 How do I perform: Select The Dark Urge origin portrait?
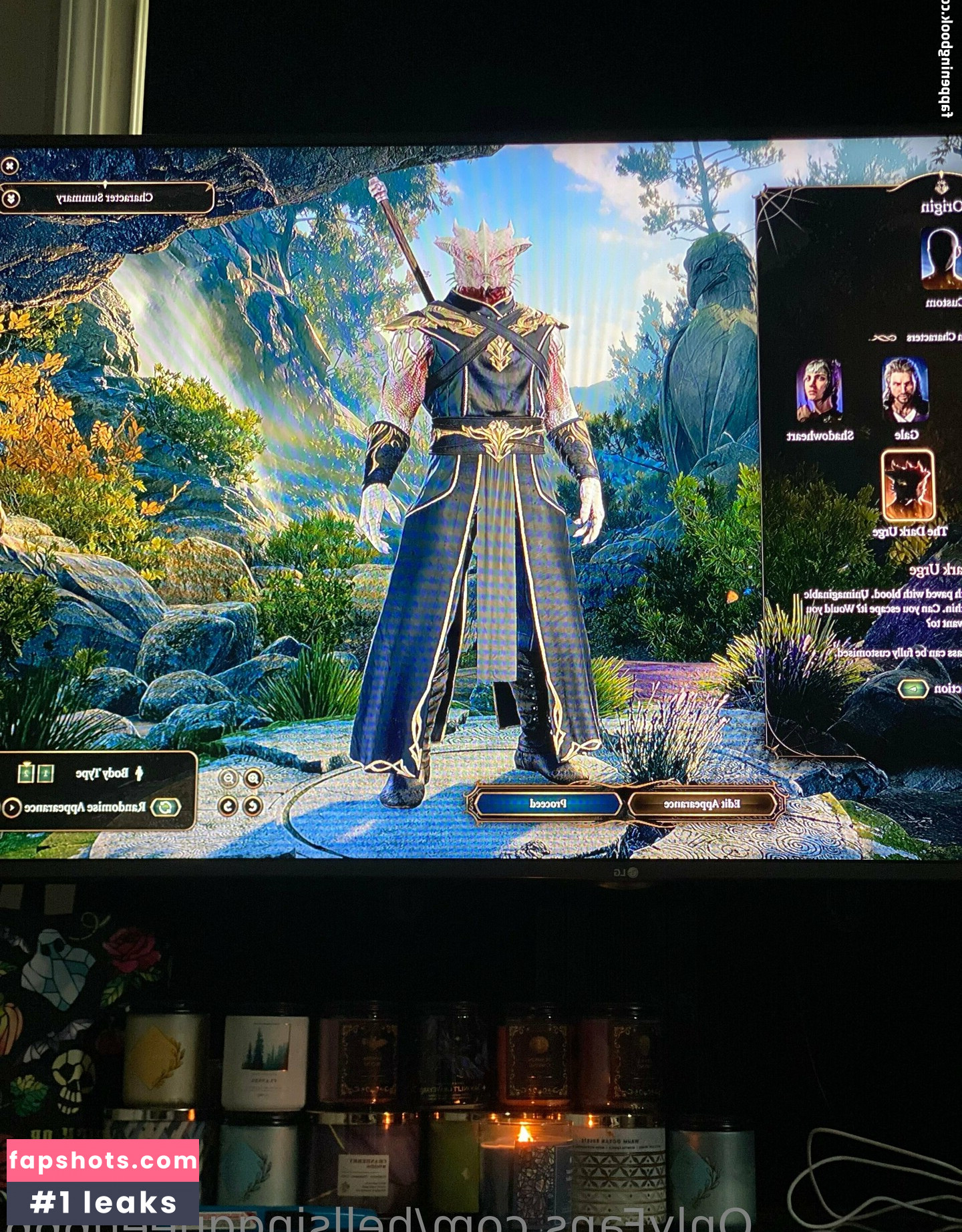pos(907,486)
